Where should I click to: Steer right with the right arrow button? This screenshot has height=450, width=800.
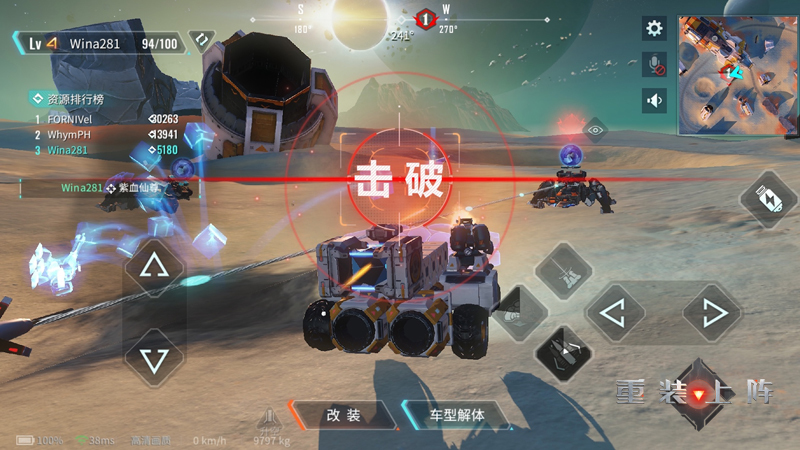tap(714, 314)
